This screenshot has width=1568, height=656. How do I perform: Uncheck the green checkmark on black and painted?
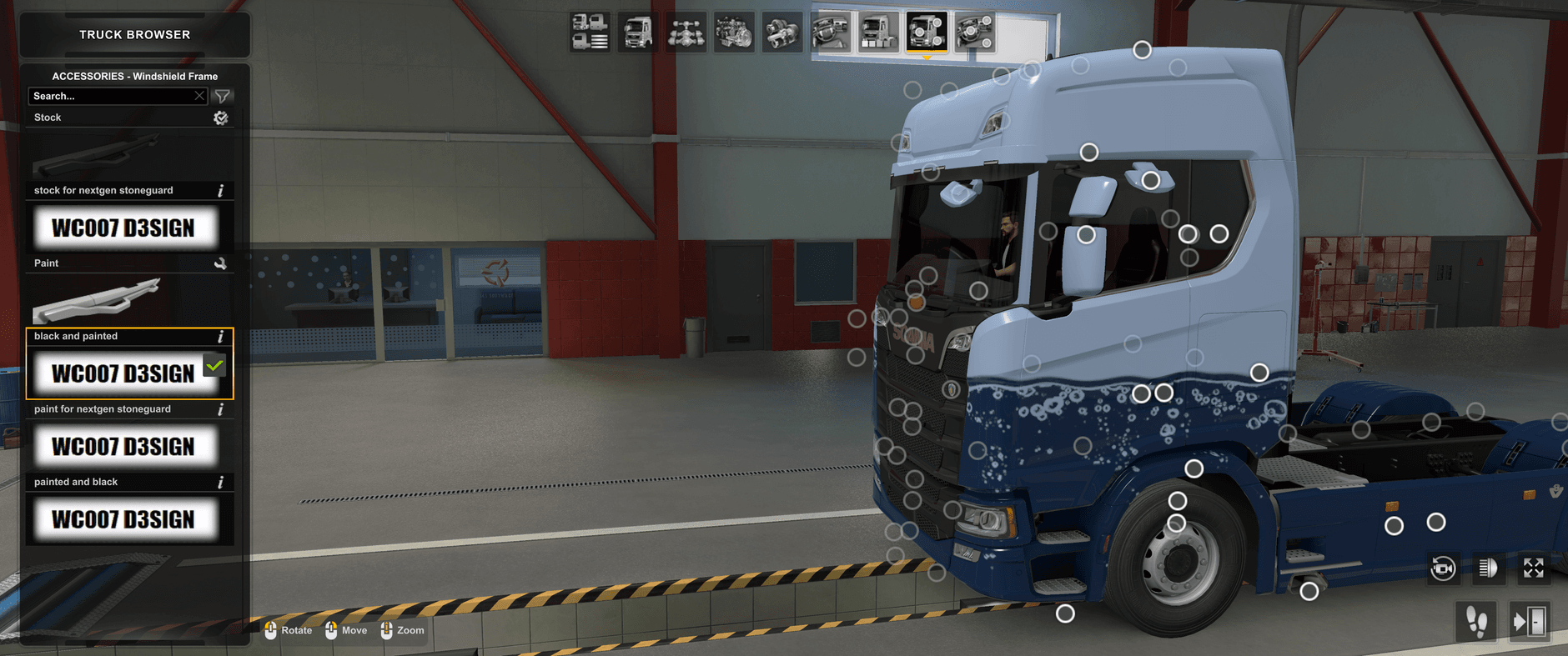(x=215, y=365)
